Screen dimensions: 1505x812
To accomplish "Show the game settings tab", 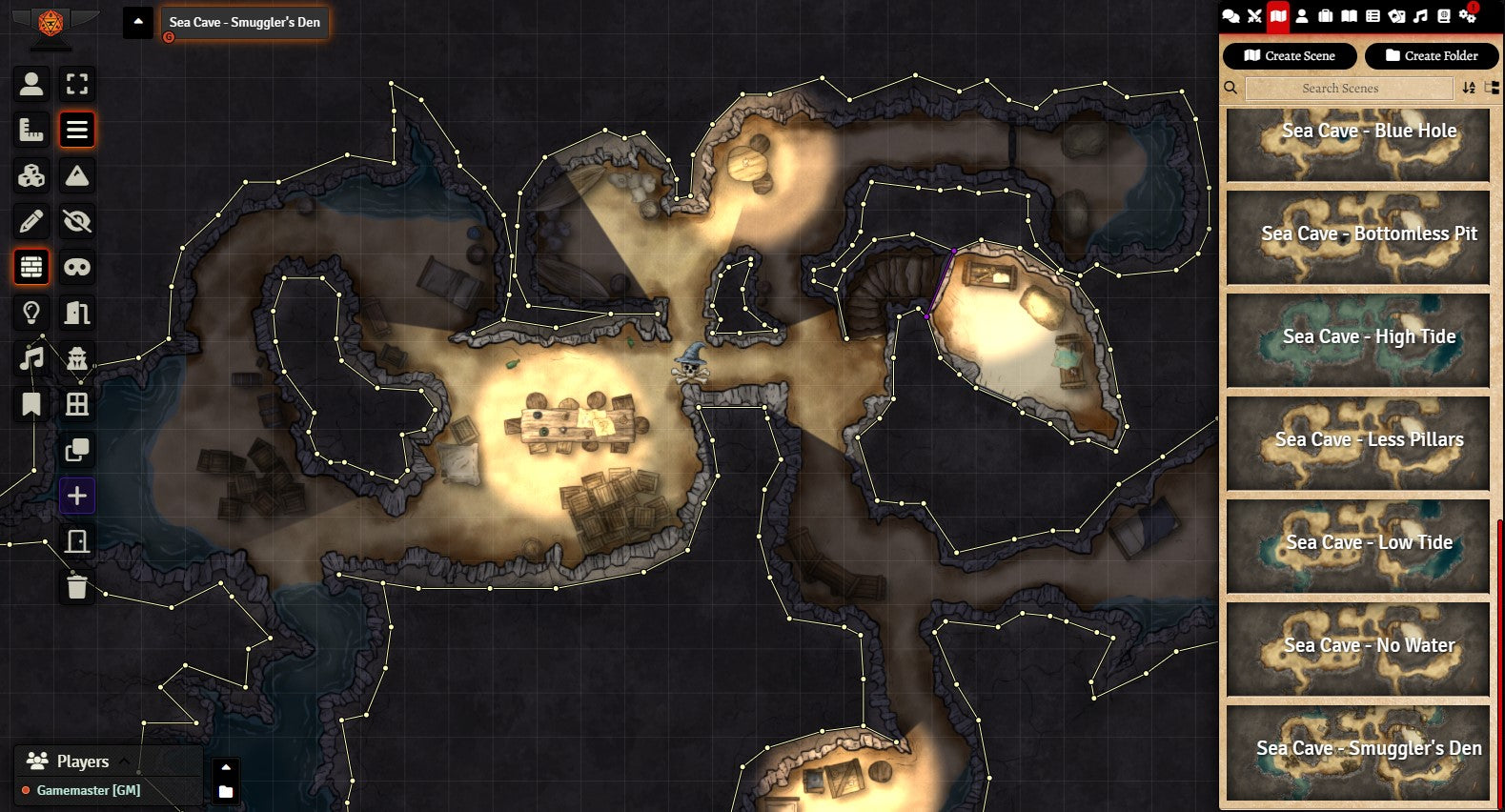I will point(1469,15).
